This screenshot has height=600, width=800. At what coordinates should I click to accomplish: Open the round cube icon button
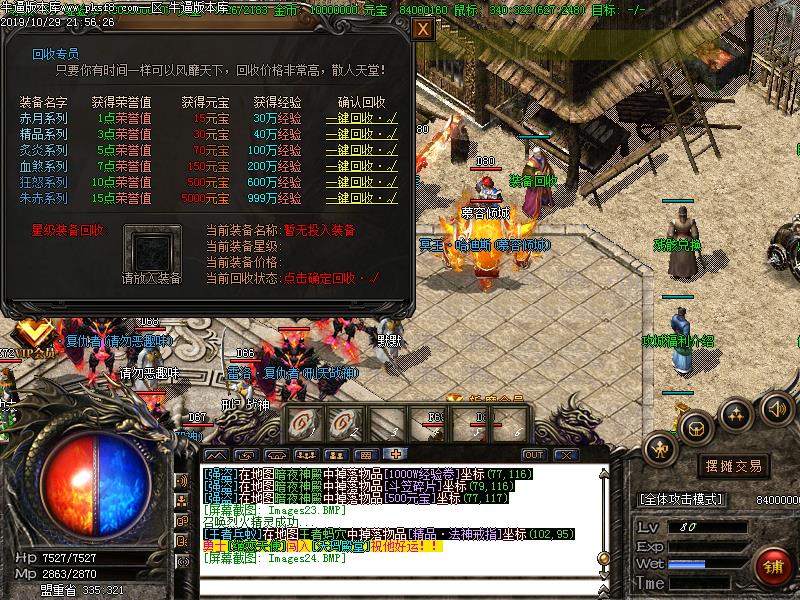coord(694,427)
